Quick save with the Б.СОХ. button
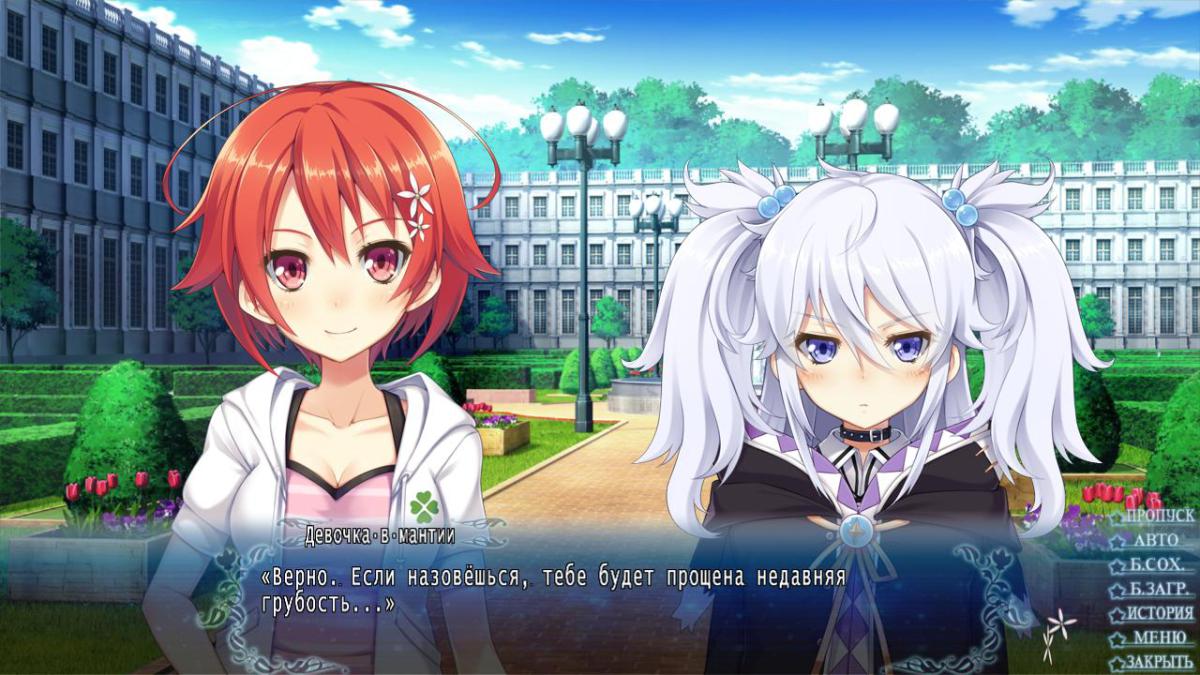Screen dimensions: 1200x675 pos(1158,565)
